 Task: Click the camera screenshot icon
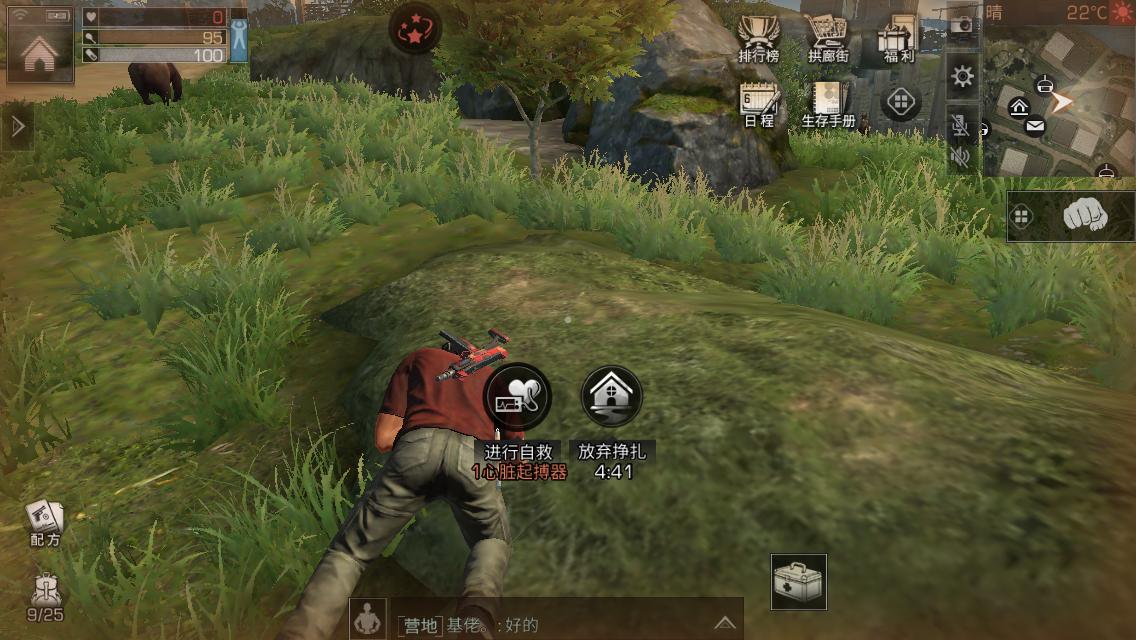[962, 26]
